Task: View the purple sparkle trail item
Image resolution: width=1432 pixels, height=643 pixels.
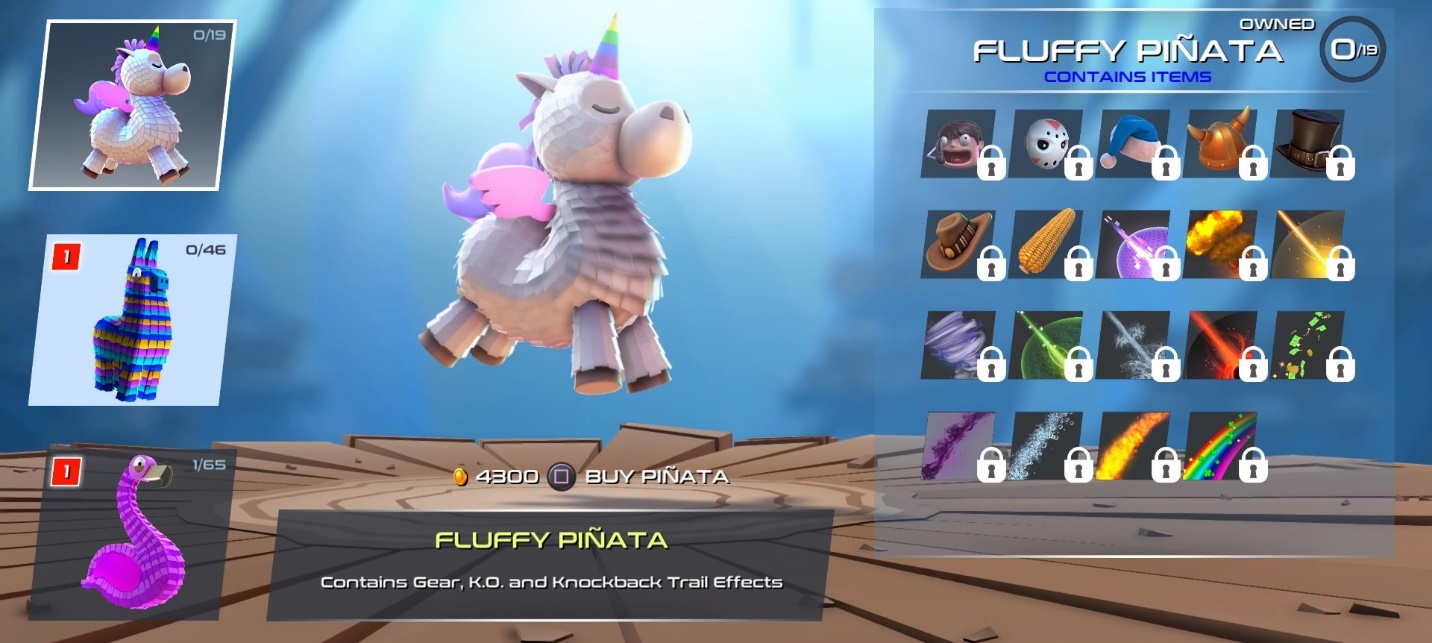Action: coord(957,446)
